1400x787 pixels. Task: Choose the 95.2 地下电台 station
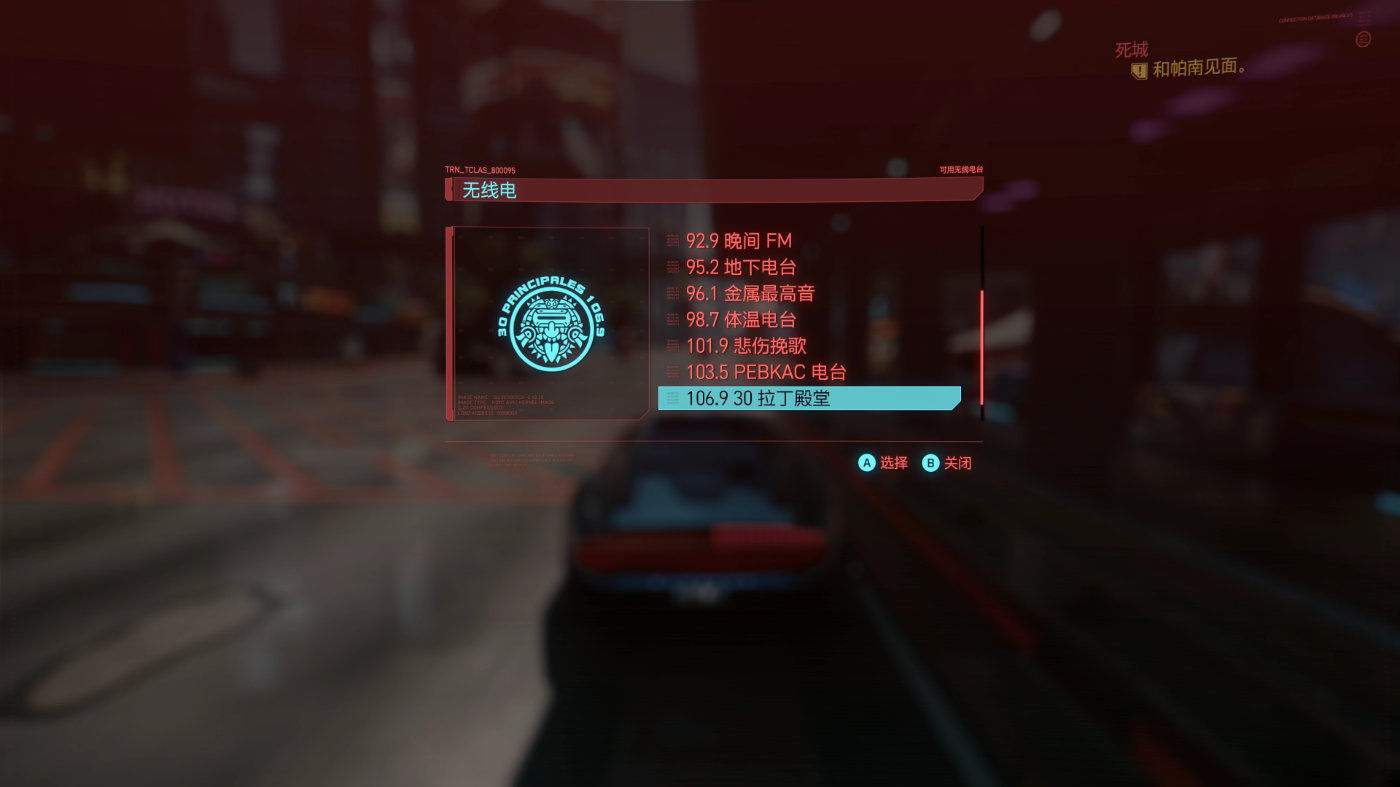(740, 267)
